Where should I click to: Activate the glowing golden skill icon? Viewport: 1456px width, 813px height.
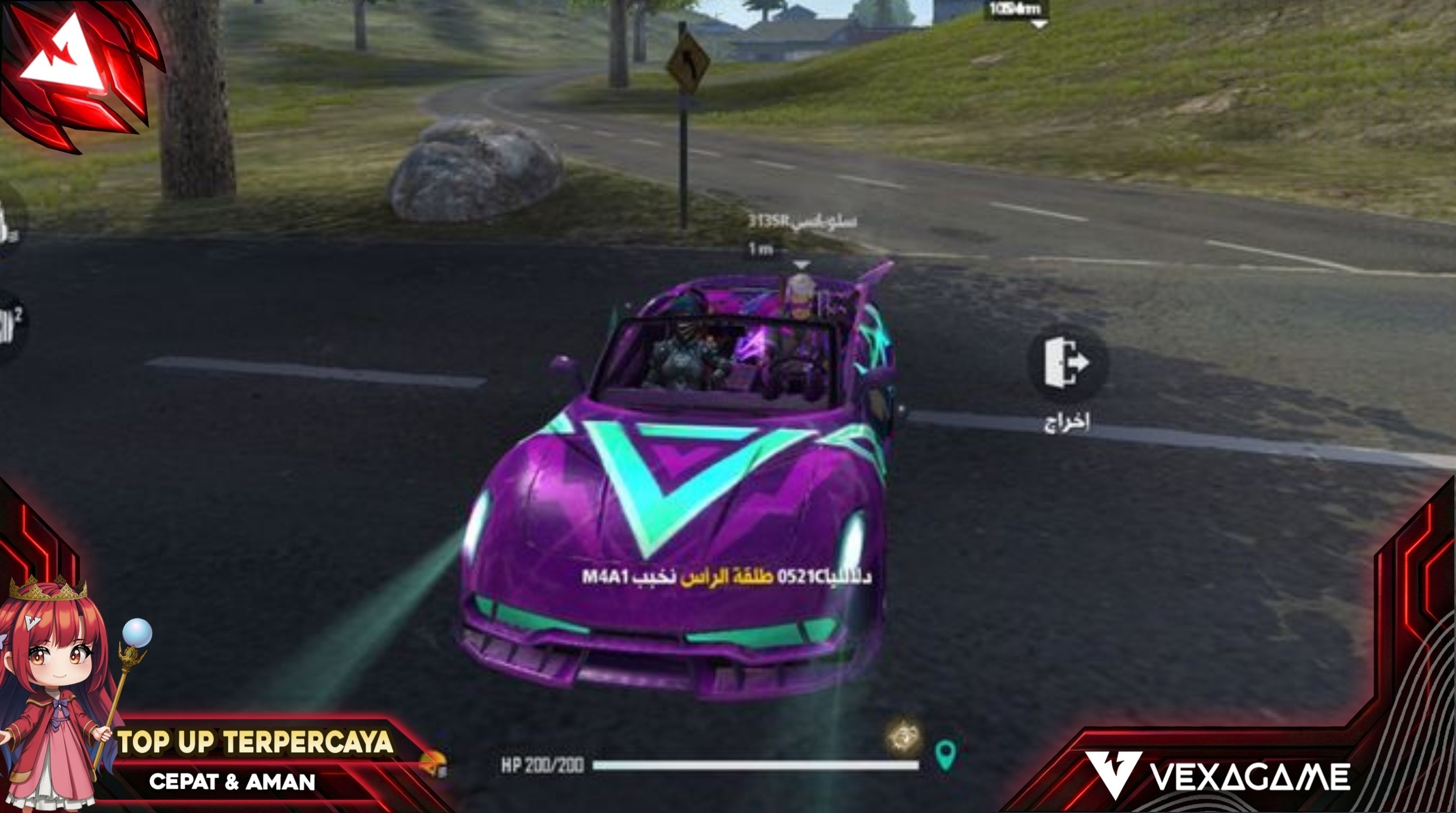coord(903,738)
